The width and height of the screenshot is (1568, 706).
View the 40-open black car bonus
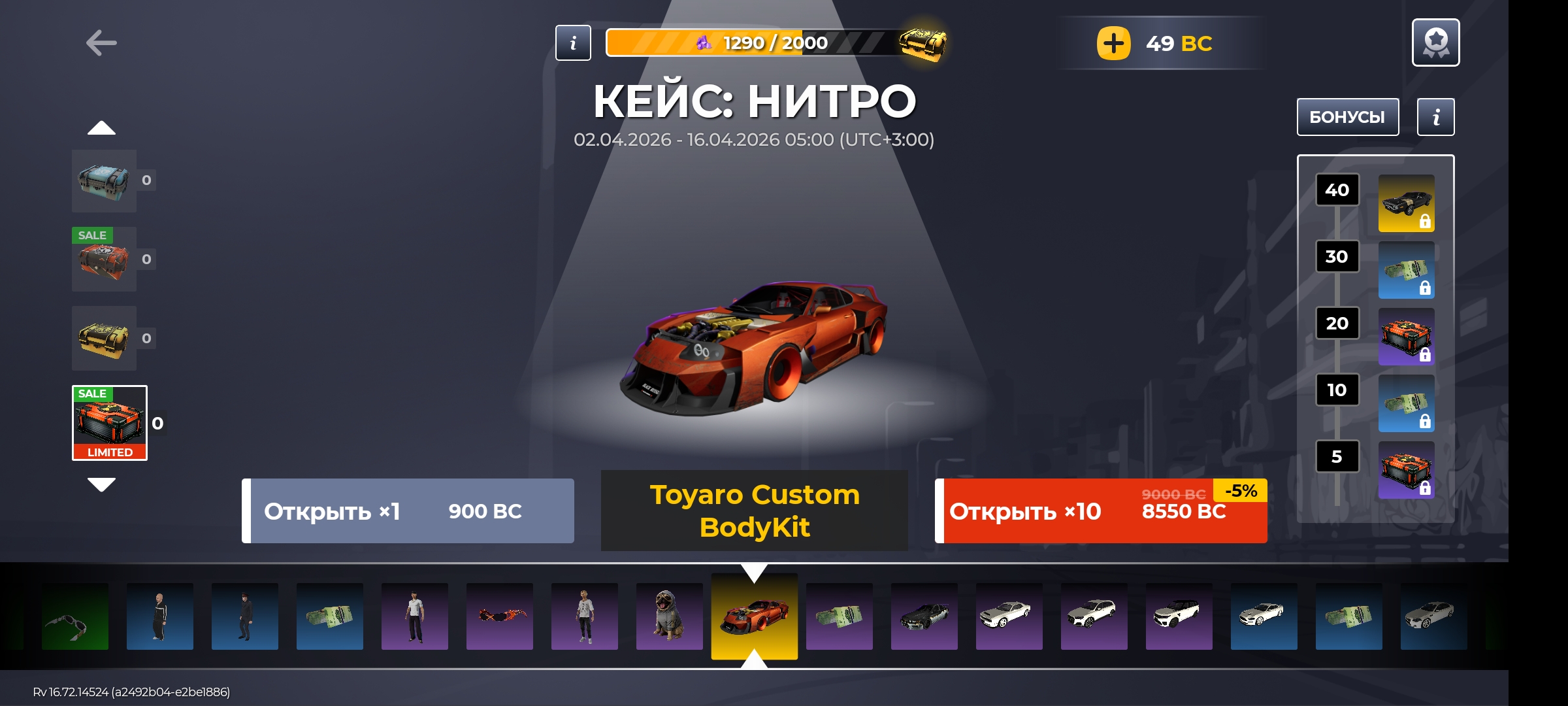pyautogui.click(x=1406, y=203)
